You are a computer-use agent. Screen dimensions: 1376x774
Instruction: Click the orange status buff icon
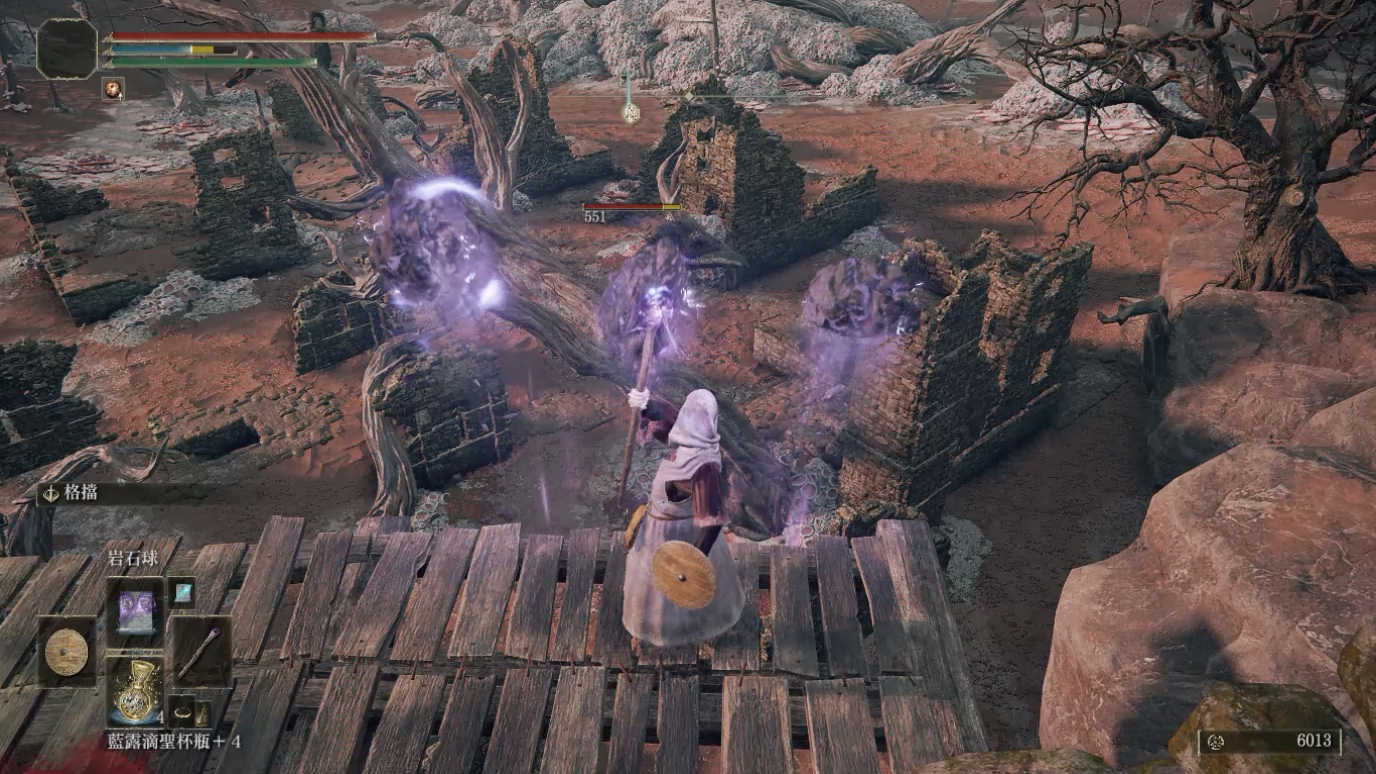[113, 89]
